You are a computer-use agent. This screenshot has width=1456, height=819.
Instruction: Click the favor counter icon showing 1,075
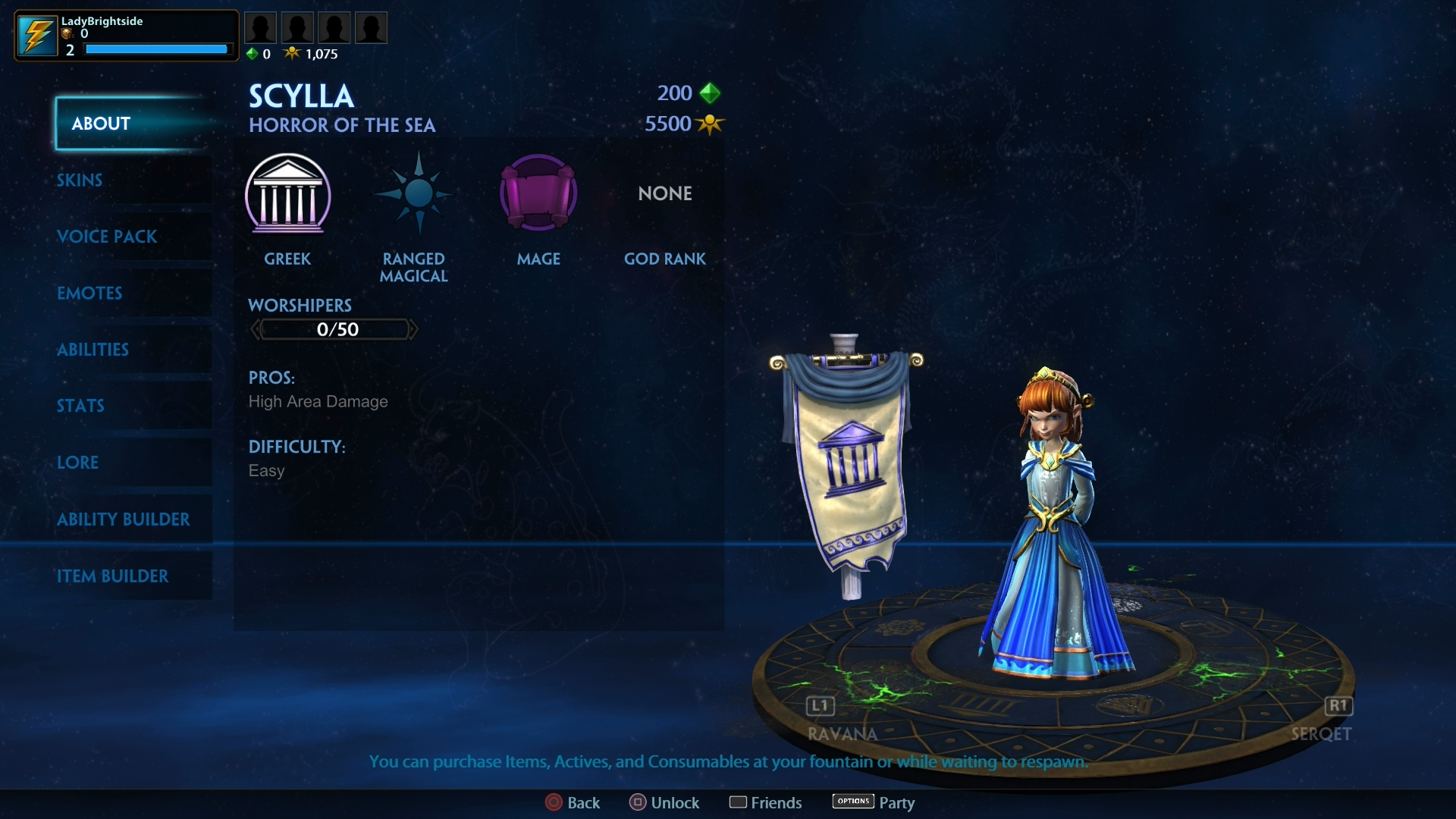tap(293, 52)
